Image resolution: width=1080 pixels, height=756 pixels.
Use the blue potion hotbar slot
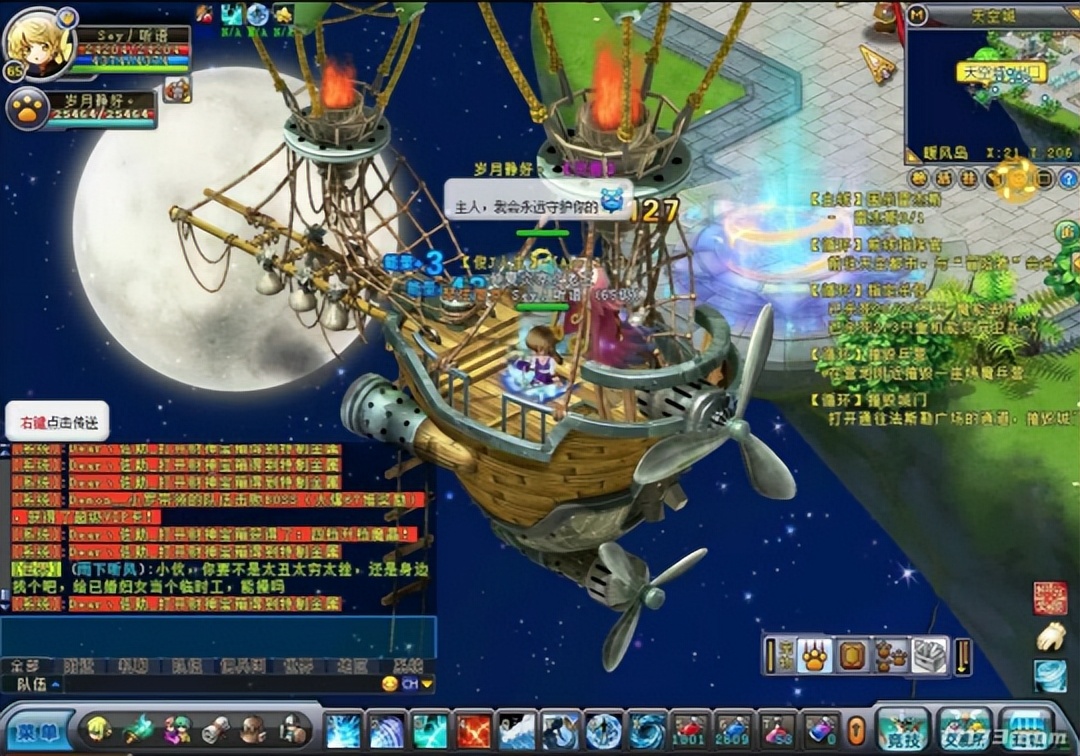[733, 729]
